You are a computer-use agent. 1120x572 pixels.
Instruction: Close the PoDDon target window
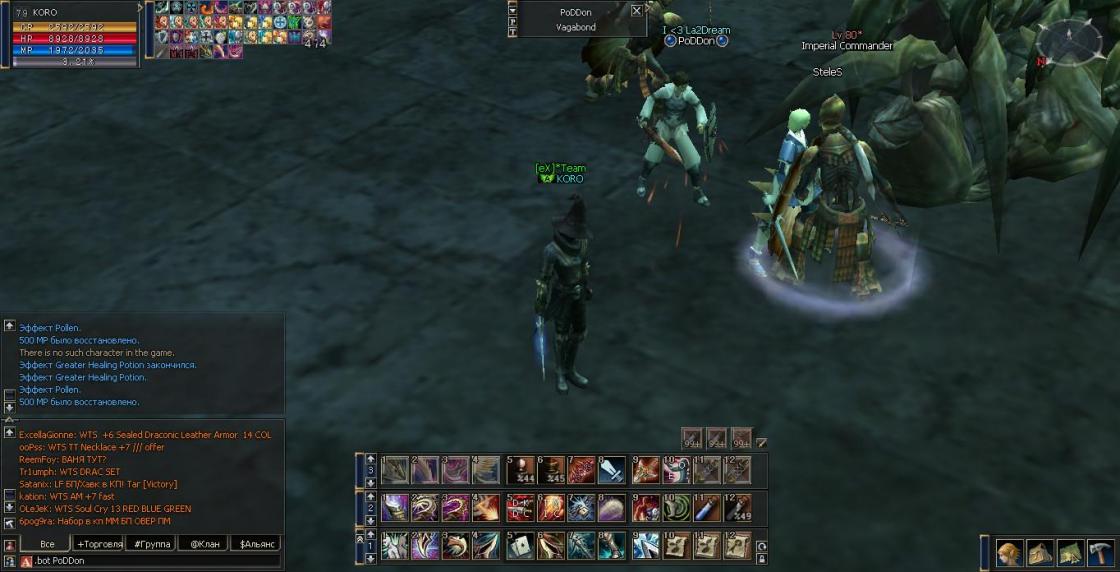tap(637, 11)
